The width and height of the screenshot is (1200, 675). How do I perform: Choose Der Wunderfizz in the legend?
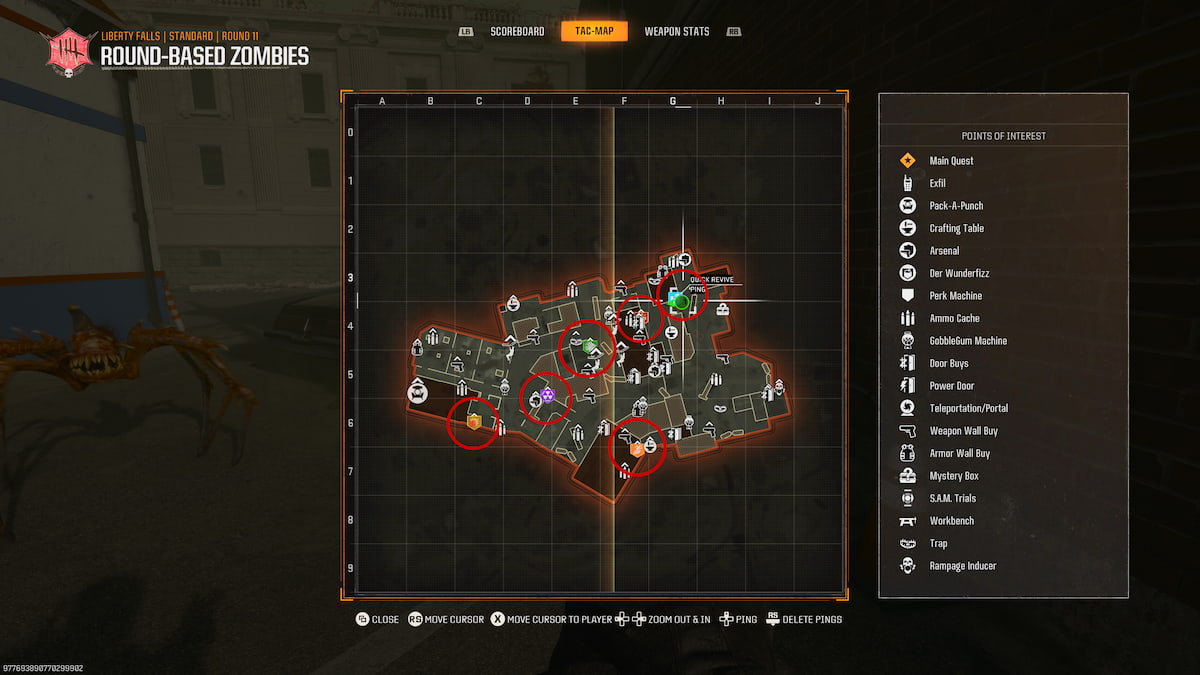point(958,273)
